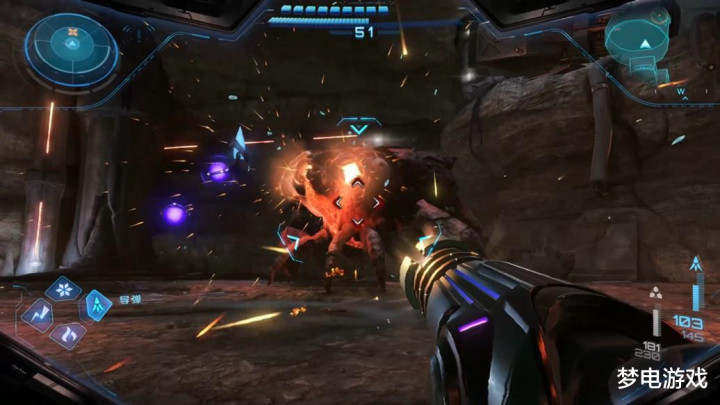Viewport: 720px width, 405px height.
Task: Activate the fire flame shot icon
Action: (68, 334)
